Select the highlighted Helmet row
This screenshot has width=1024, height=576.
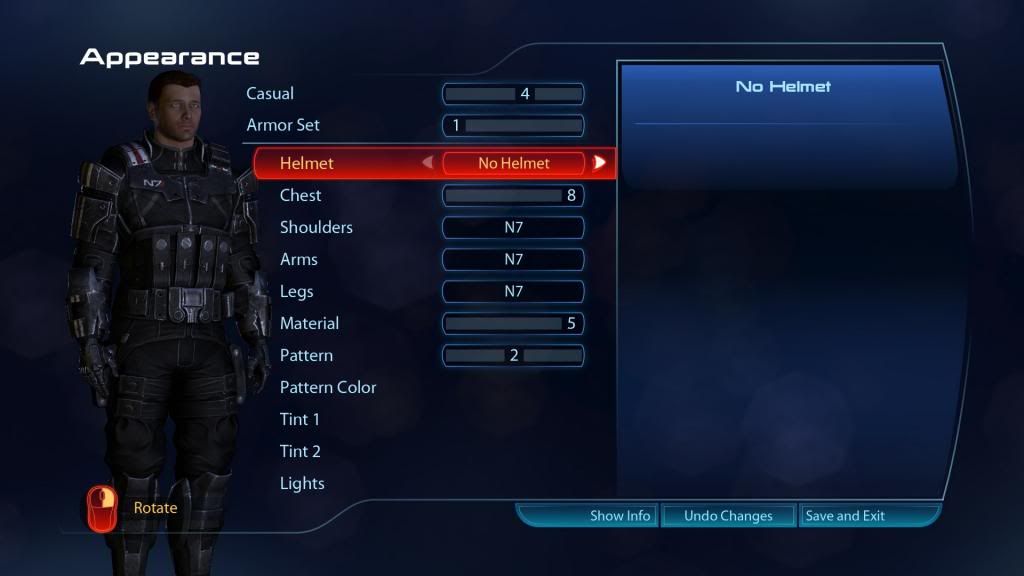pyautogui.click(x=307, y=163)
